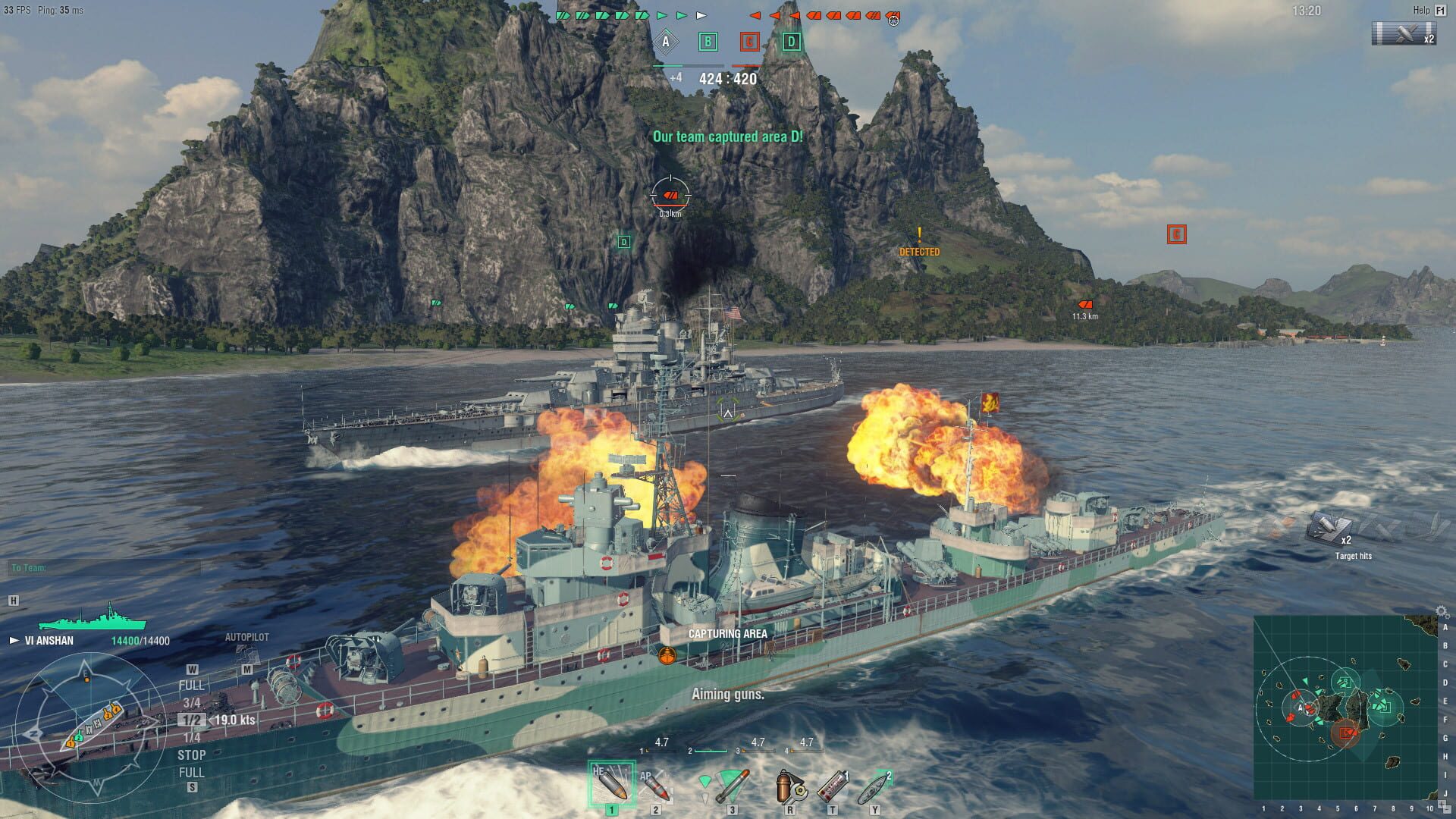1456x819 pixels.
Task: Select turret 1 on the compass overlay
Action: [x=71, y=743]
